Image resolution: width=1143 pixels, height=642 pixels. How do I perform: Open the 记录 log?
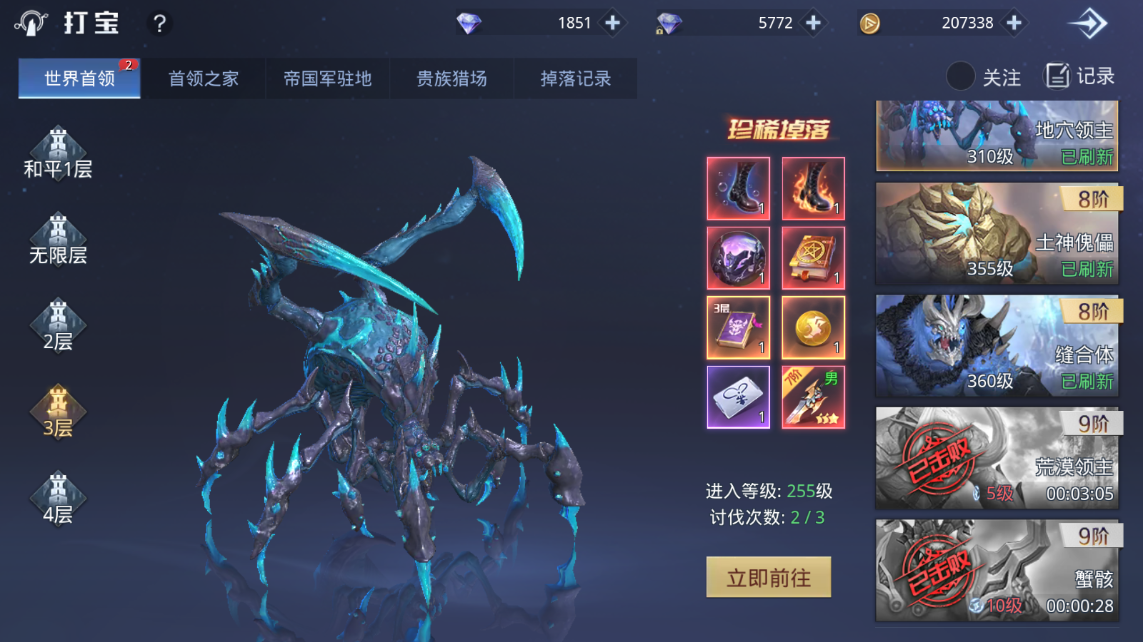tap(1080, 76)
